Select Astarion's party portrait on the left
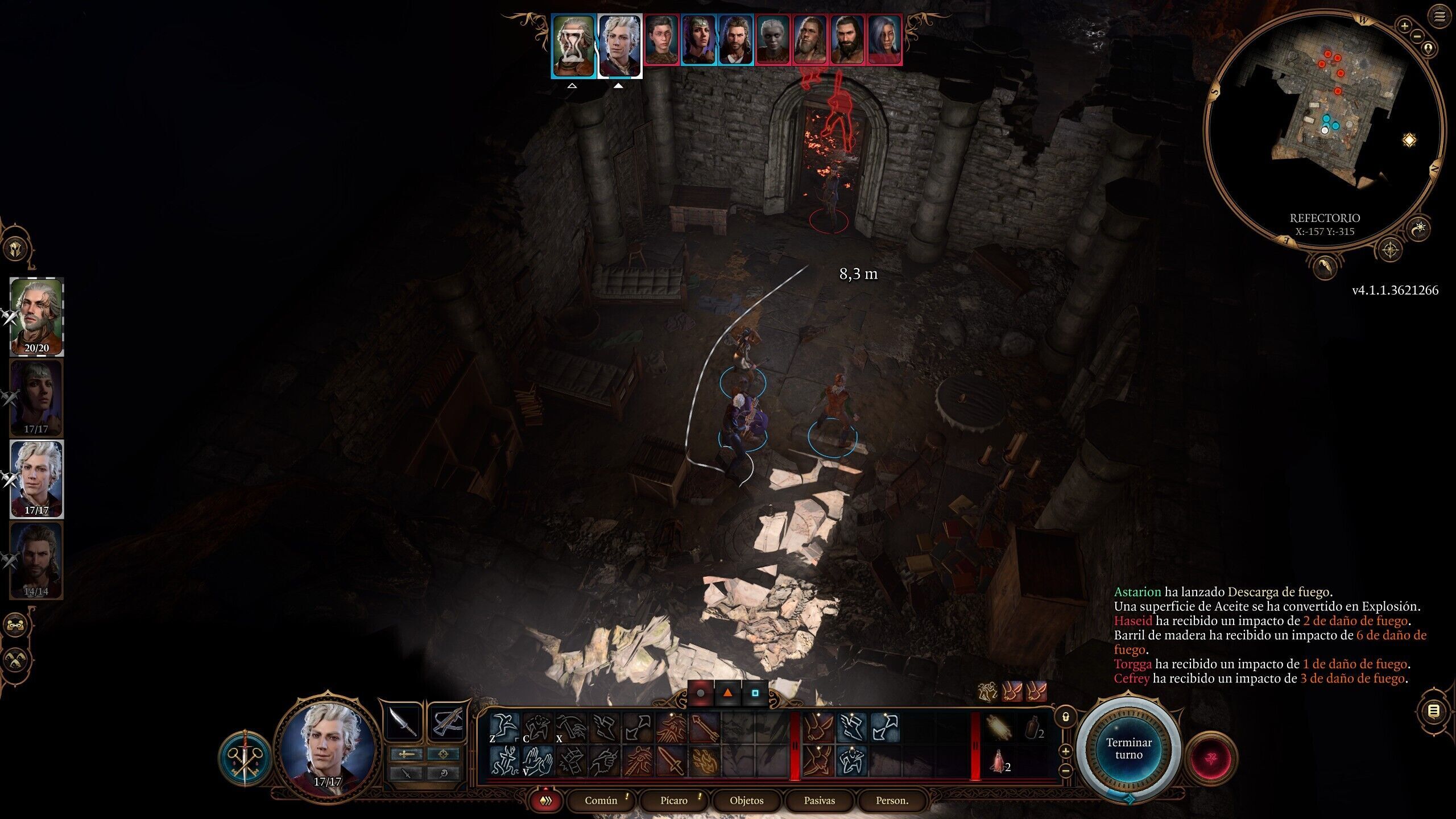This screenshot has height=819, width=1456. click(36, 478)
